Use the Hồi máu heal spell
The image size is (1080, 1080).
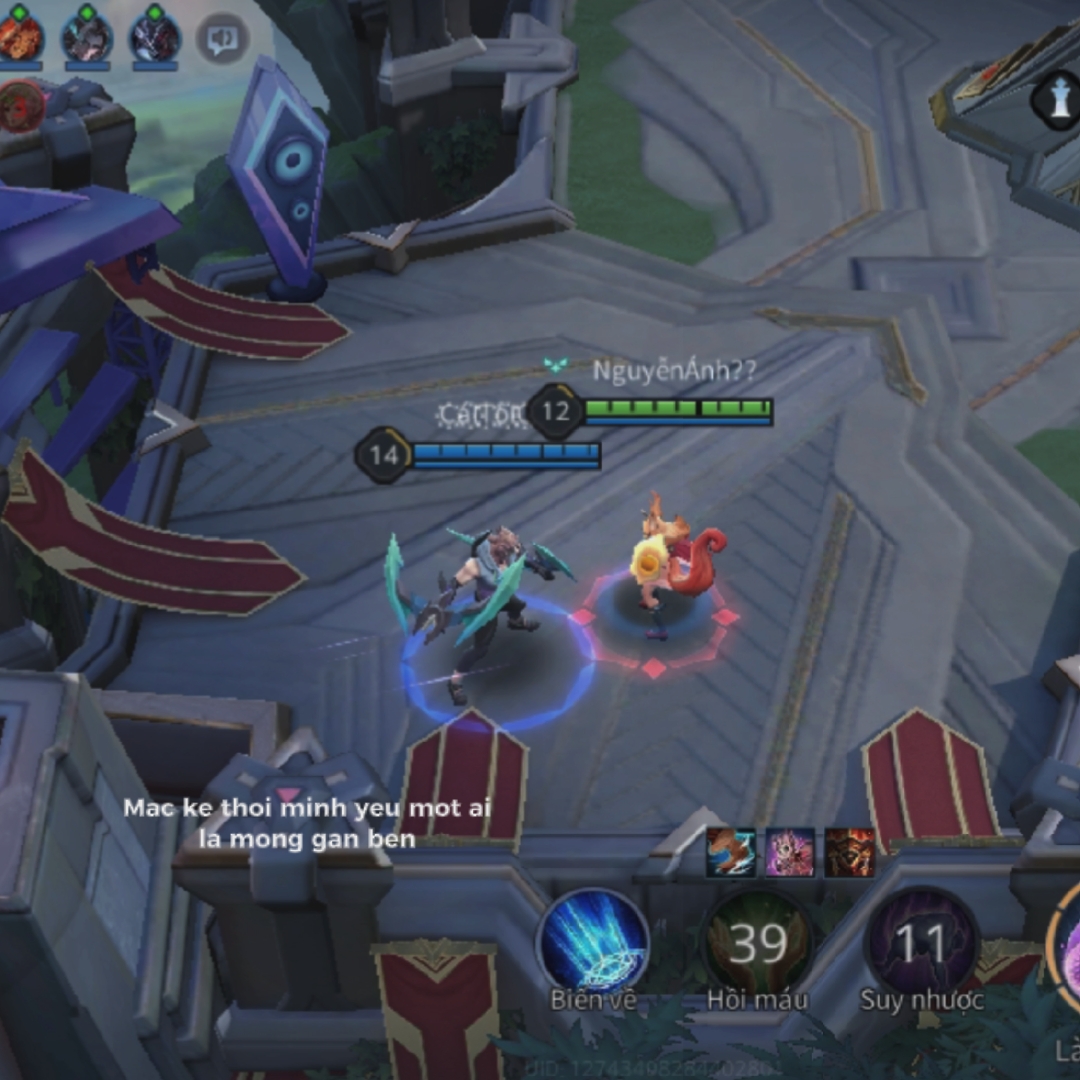tap(758, 943)
